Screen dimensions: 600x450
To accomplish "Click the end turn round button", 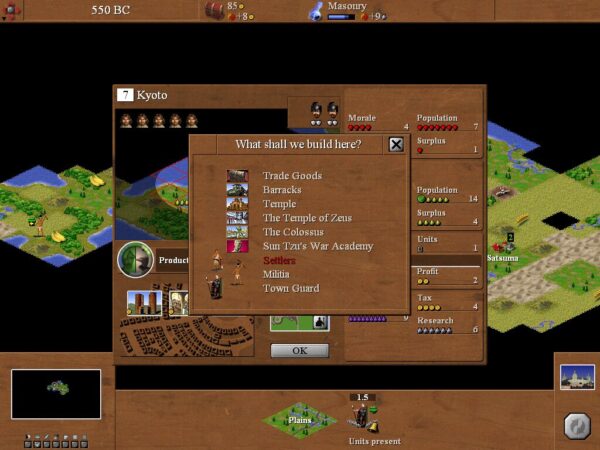I will click(x=575, y=424).
